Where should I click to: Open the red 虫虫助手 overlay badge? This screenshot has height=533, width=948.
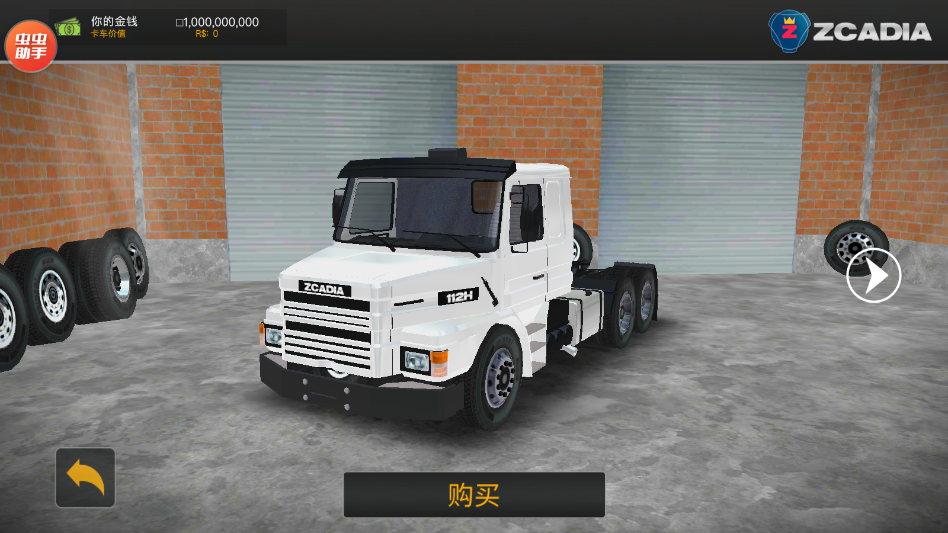tap(30, 45)
